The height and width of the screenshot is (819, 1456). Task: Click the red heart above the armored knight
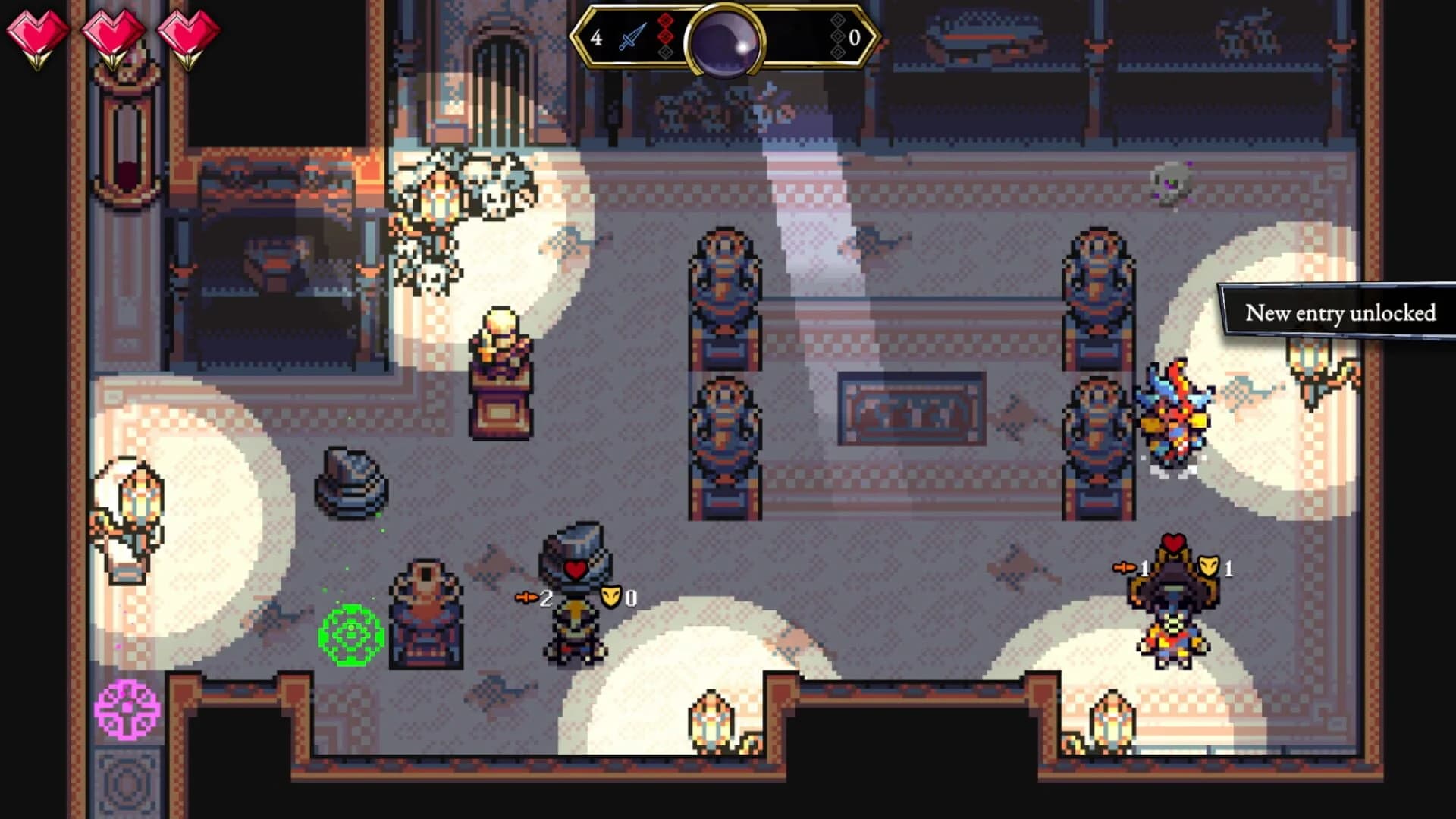(575, 569)
